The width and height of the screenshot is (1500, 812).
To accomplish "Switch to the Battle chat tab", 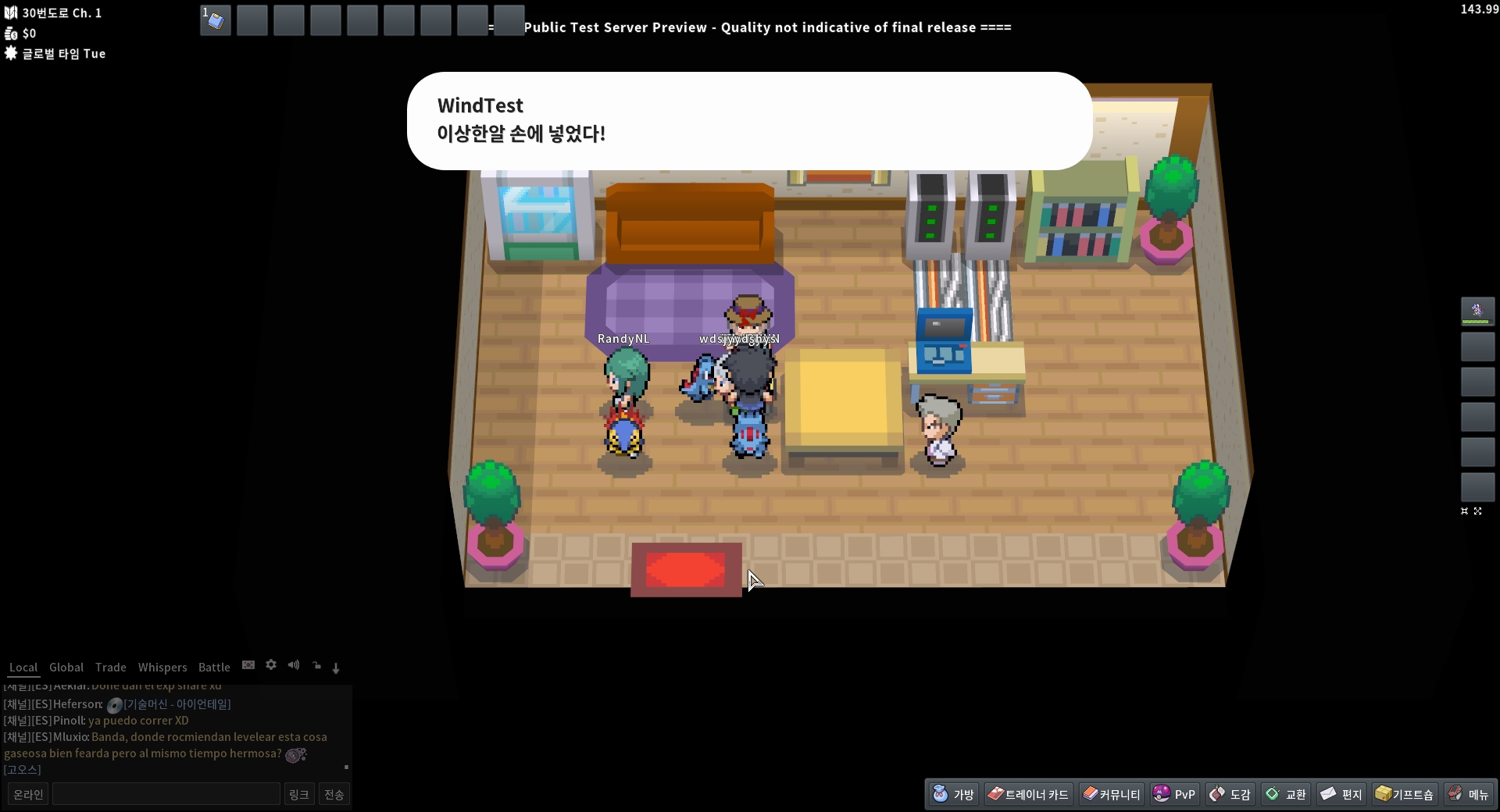I will click(x=214, y=668).
